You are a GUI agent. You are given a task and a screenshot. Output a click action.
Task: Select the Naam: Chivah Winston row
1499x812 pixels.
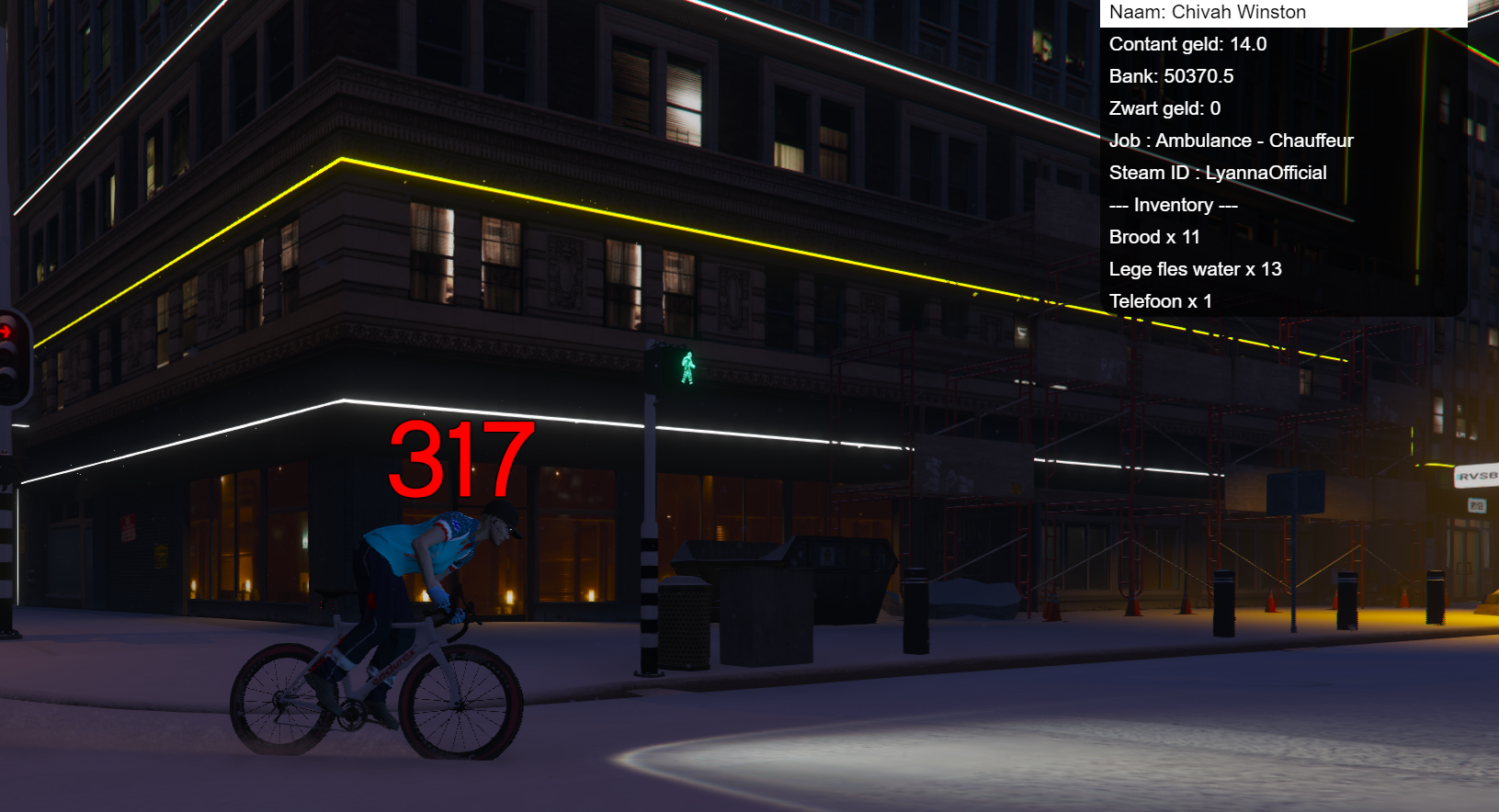point(1282,13)
